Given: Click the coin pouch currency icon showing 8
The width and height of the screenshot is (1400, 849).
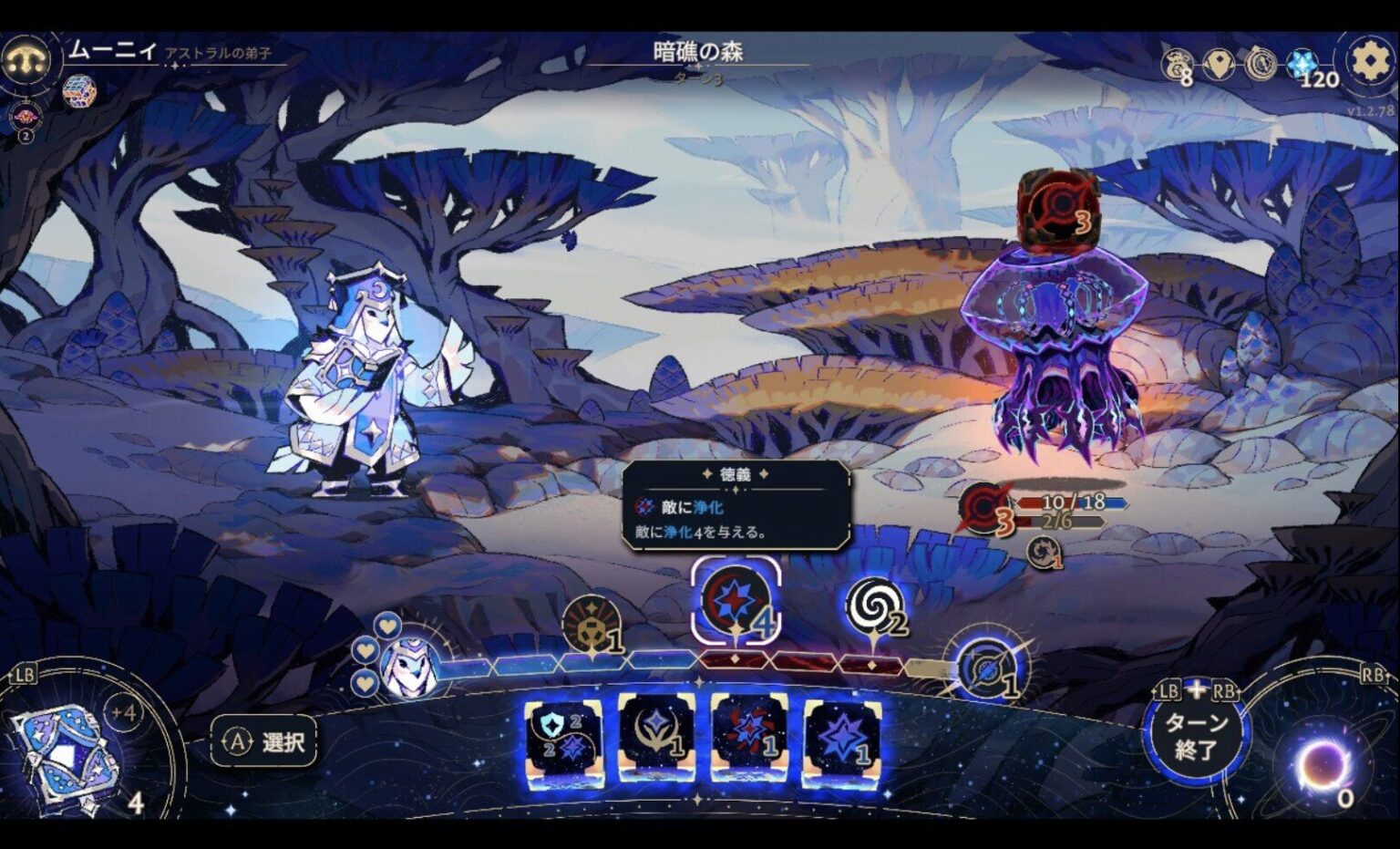Looking at the screenshot, I should click(1179, 64).
